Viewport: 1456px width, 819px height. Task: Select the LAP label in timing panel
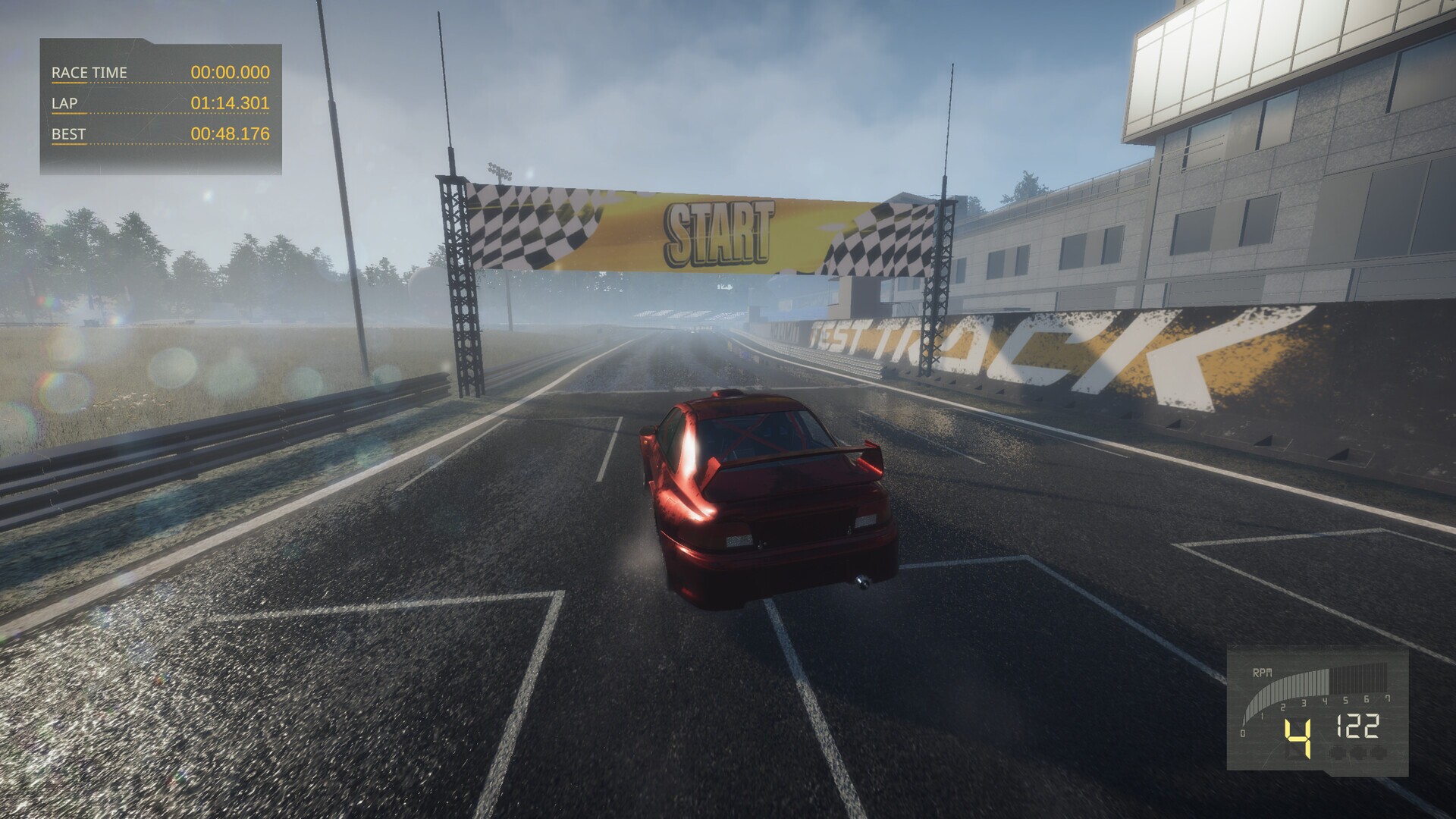coord(65,104)
